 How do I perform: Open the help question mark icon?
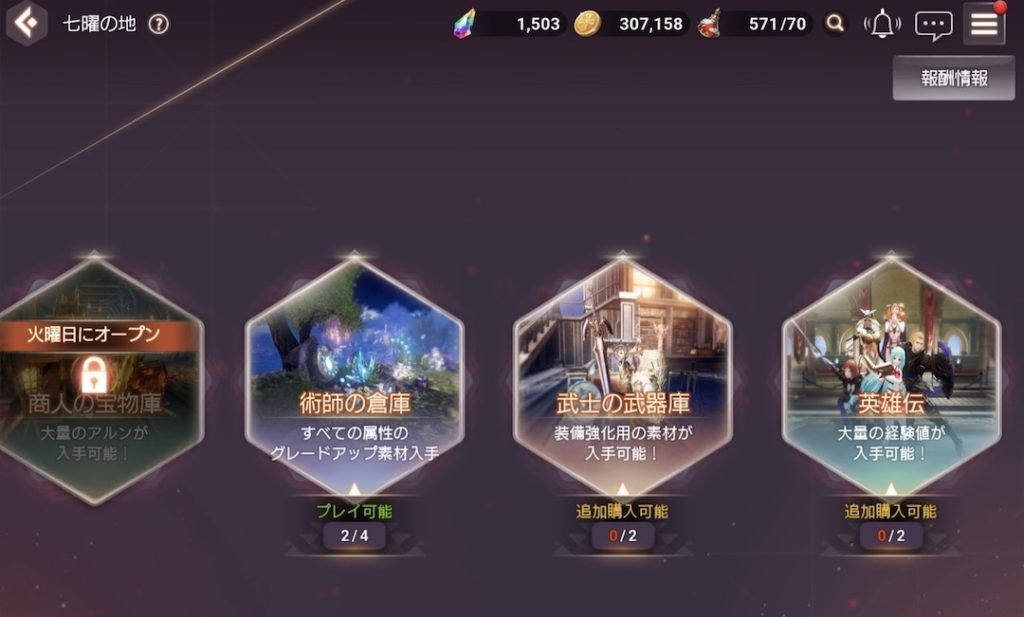coord(158,25)
